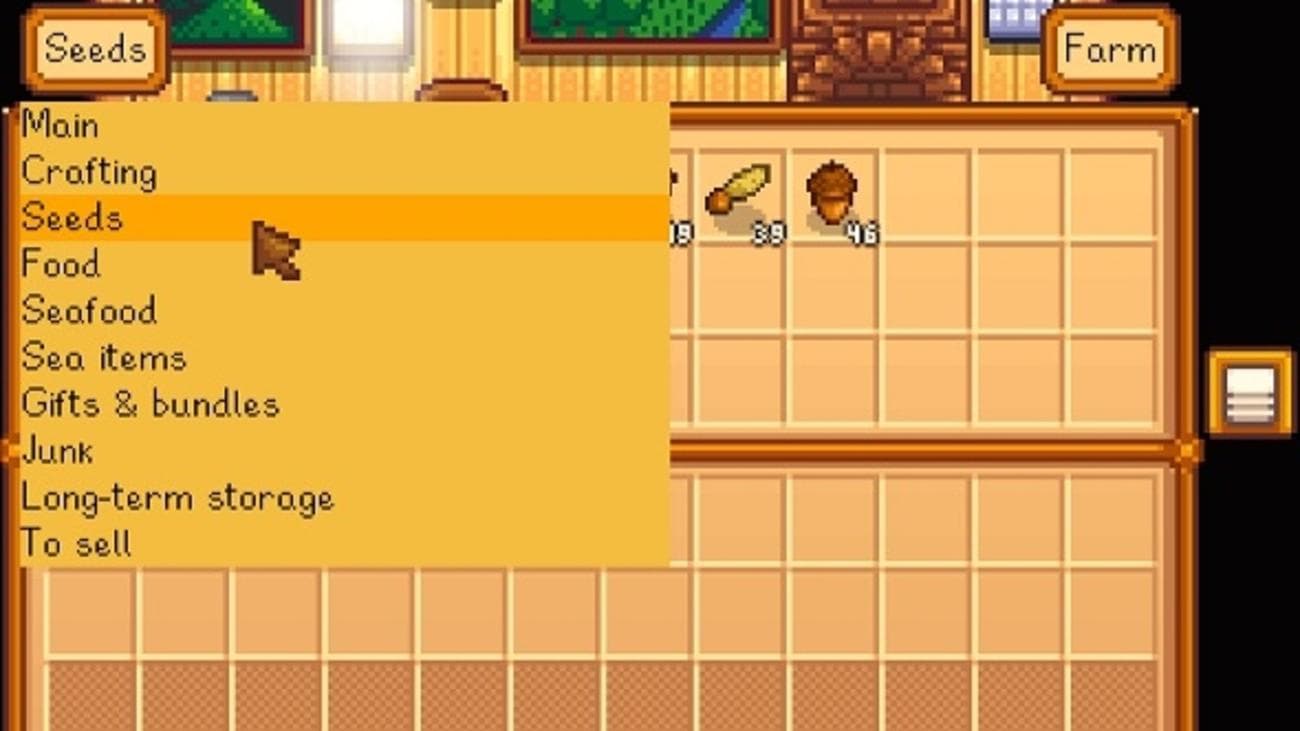1300x731 pixels.
Task: Click the Farm button at top right
Action: [1110, 48]
